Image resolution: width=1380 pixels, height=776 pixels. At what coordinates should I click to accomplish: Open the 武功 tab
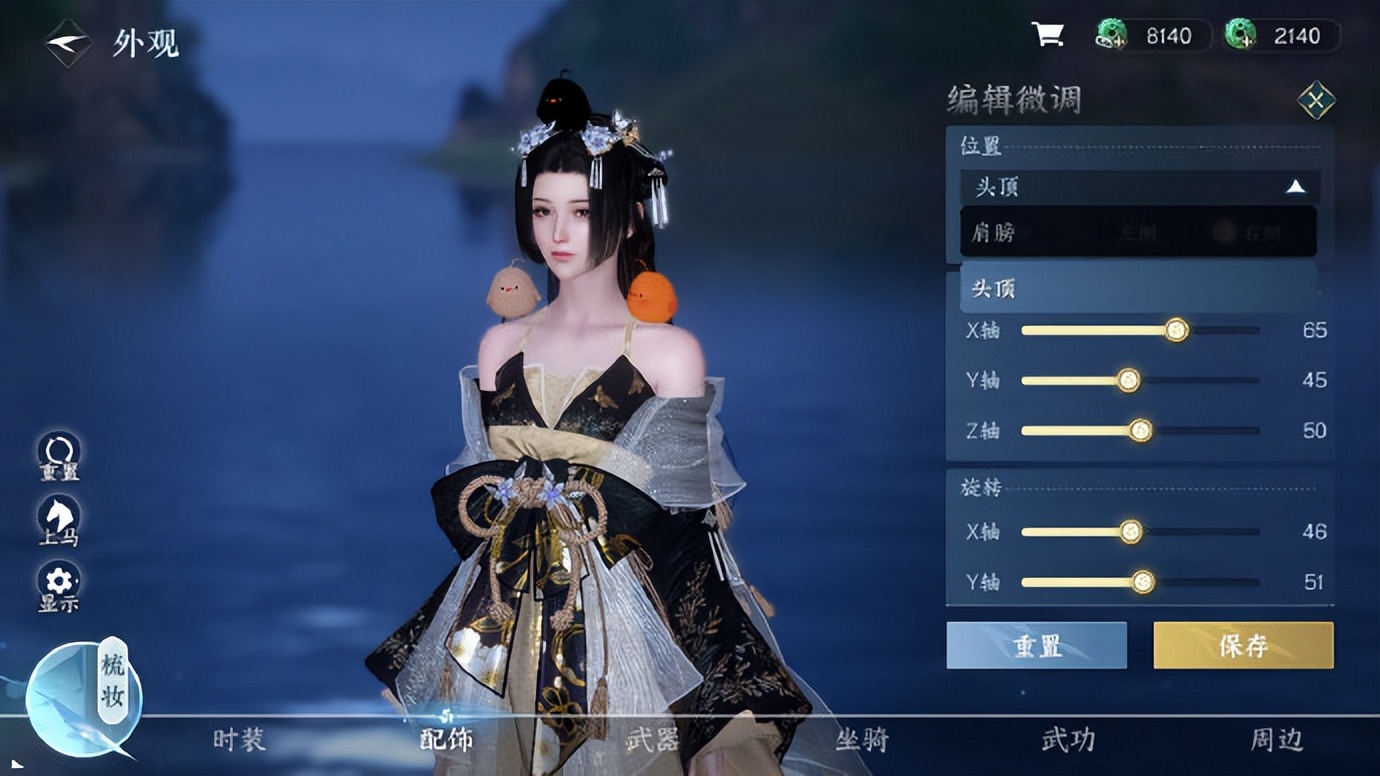tap(1068, 740)
